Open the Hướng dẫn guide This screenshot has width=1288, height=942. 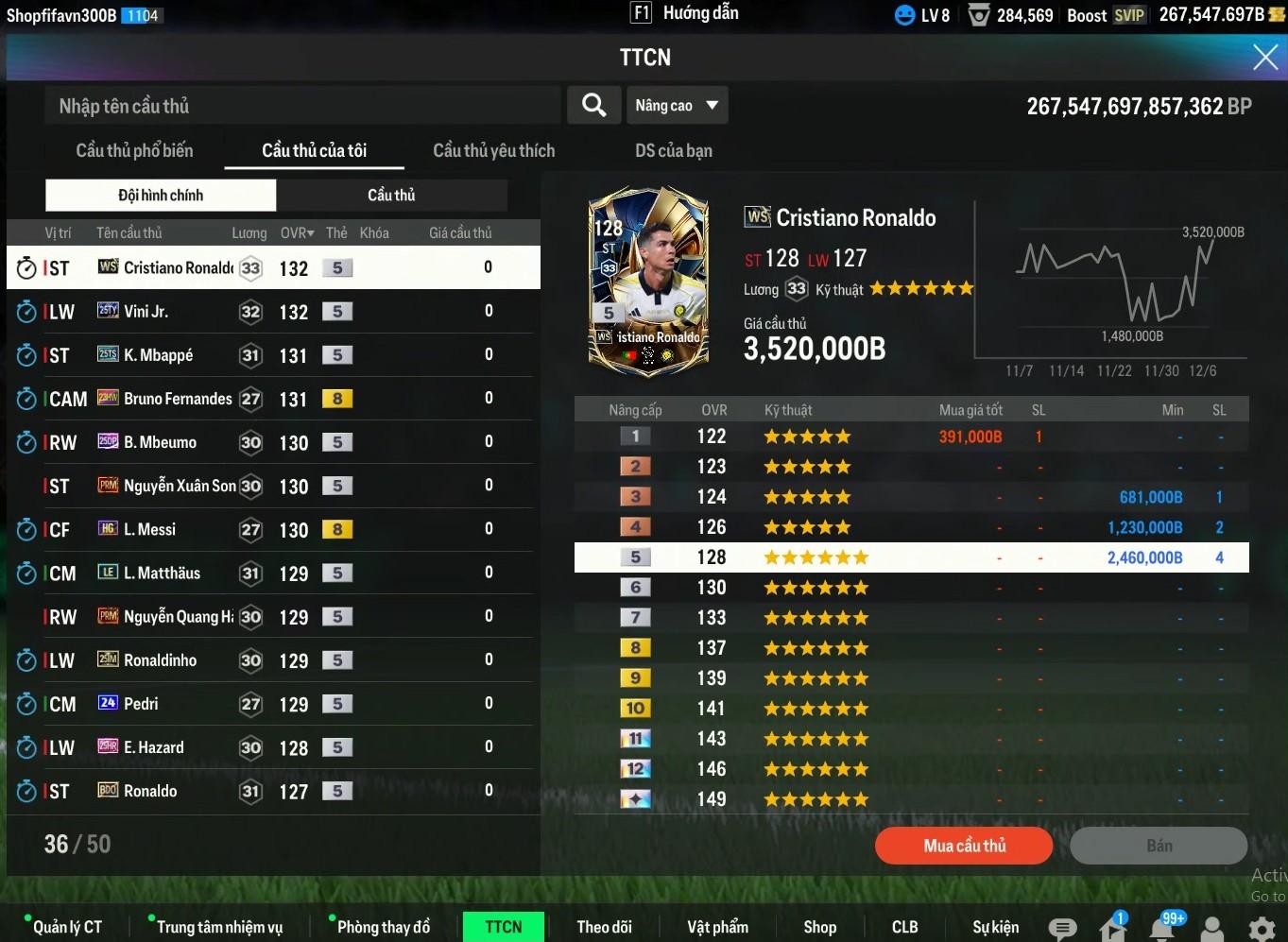pyautogui.click(x=685, y=13)
